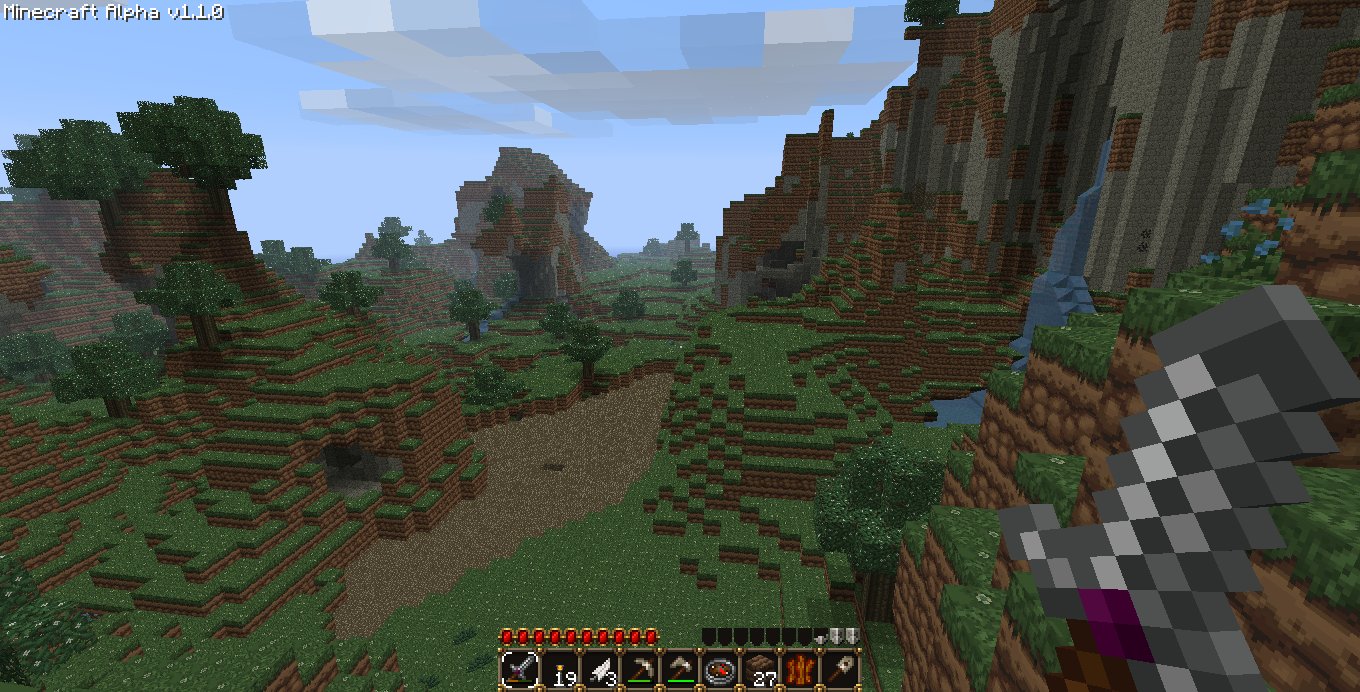Select the compass in the hotbar
1360x692 pixels.
click(719, 669)
